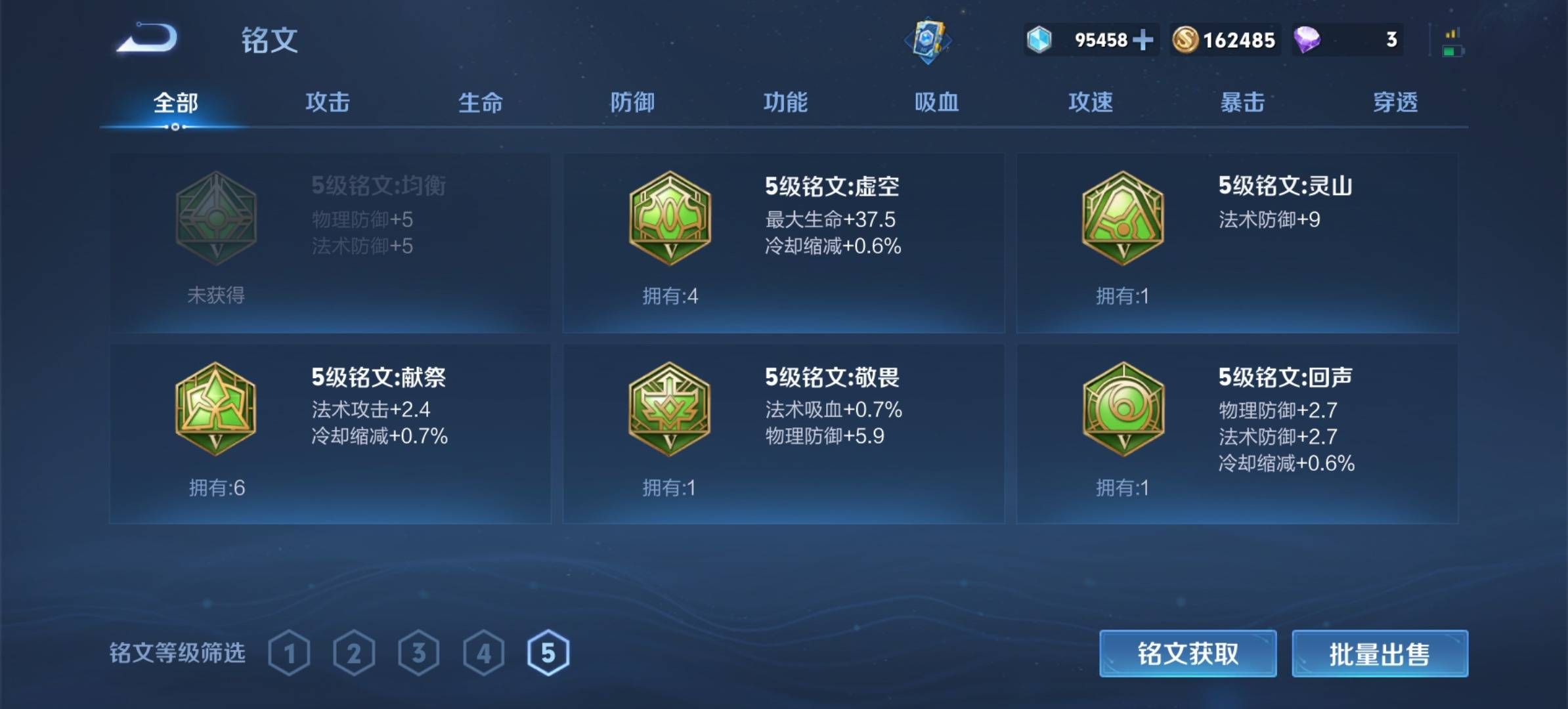
Task: View the 穿透 rune tab
Action: [x=1395, y=102]
